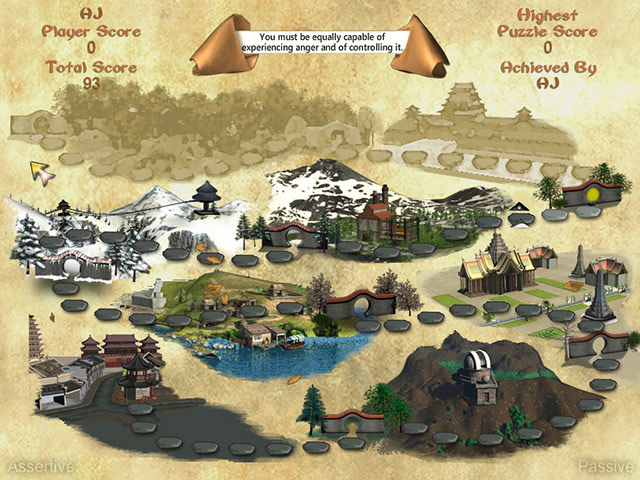Select the Assertive label
The image size is (640, 480).
(x=40, y=466)
